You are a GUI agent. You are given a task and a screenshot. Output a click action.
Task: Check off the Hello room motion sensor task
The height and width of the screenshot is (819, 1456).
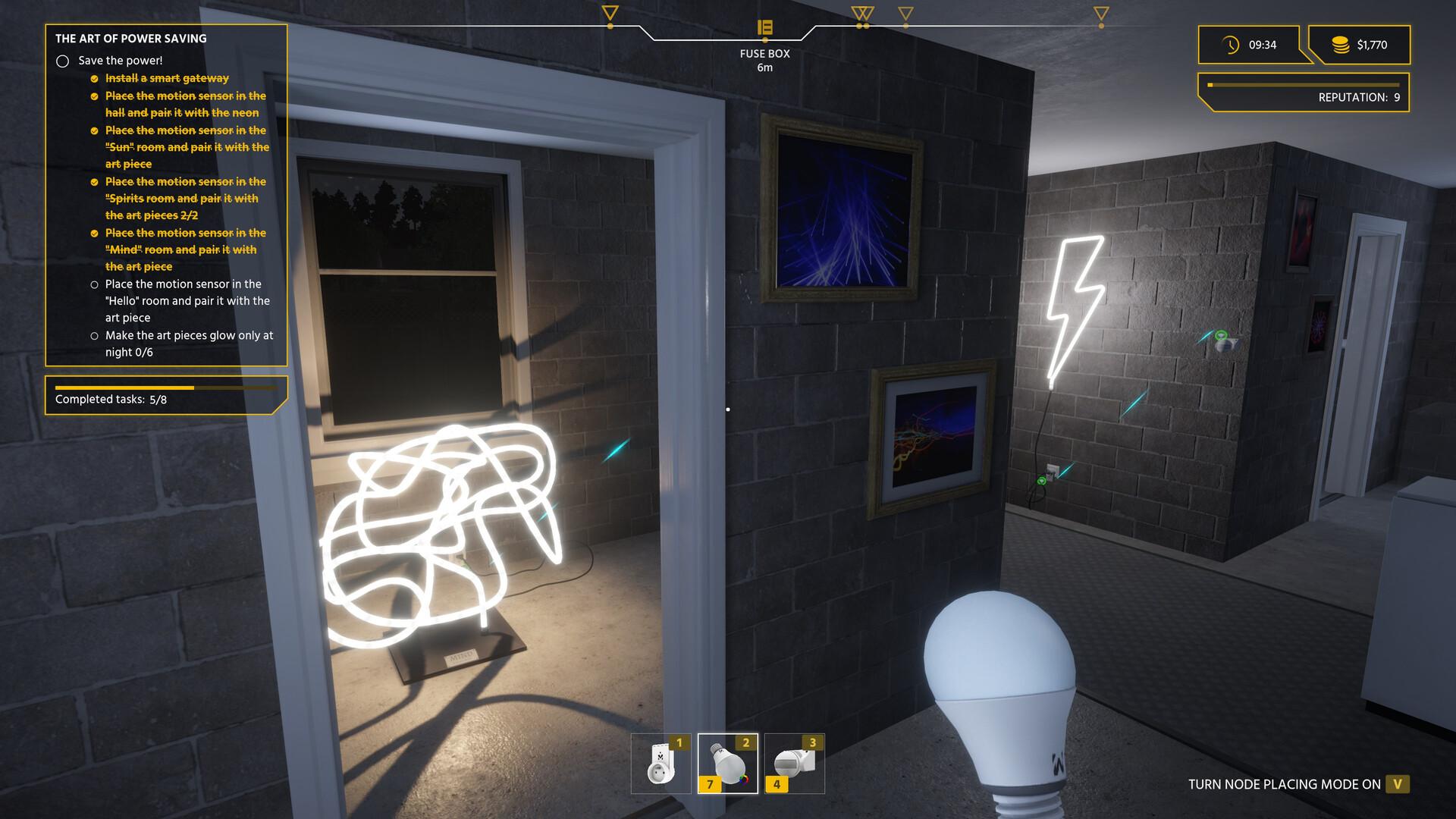pyautogui.click(x=94, y=284)
